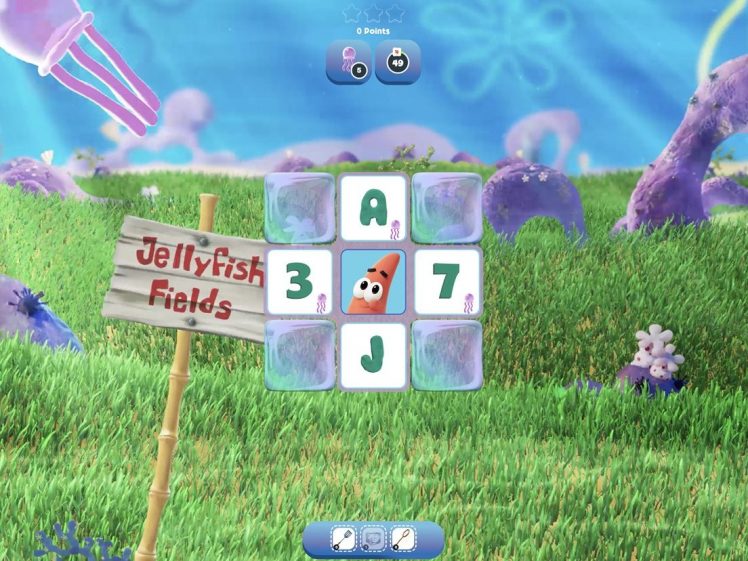Select the number 3 tile
The width and height of the screenshot is (748, 561).
[299, 282]
